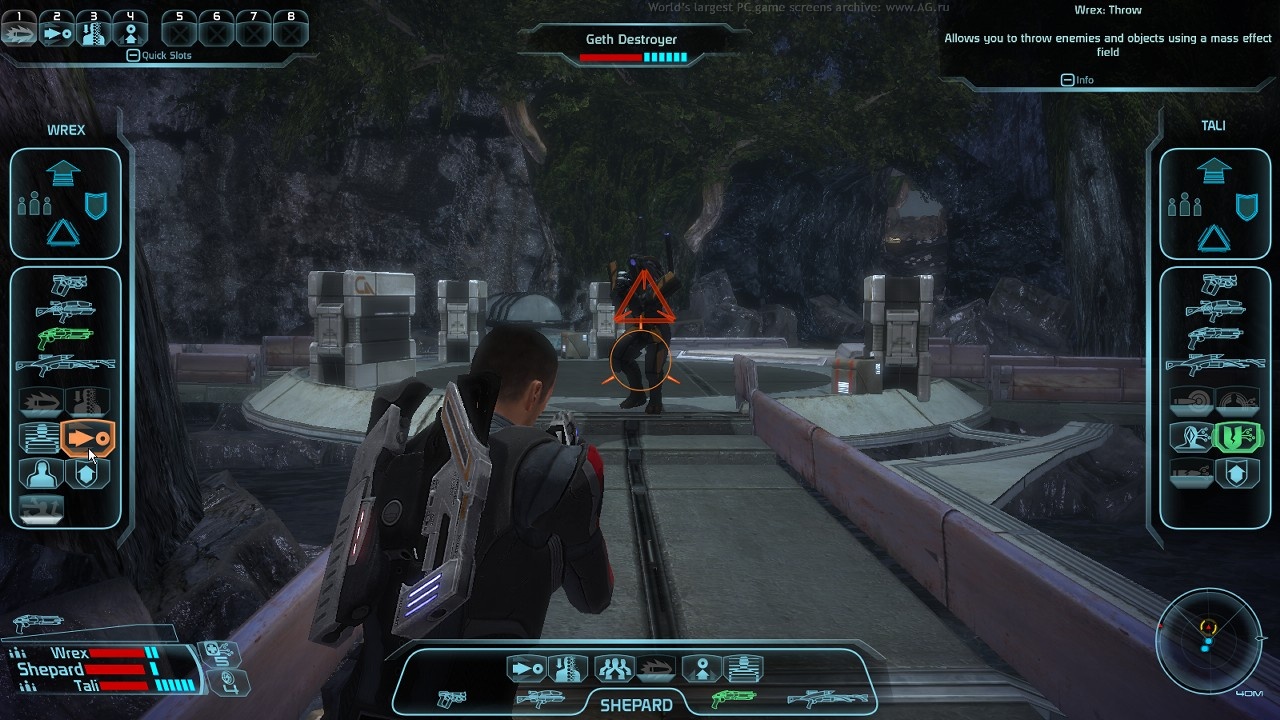Collapse the Quick Slots bar
This screenshot has height=720, width=1280.
(133, 56)
